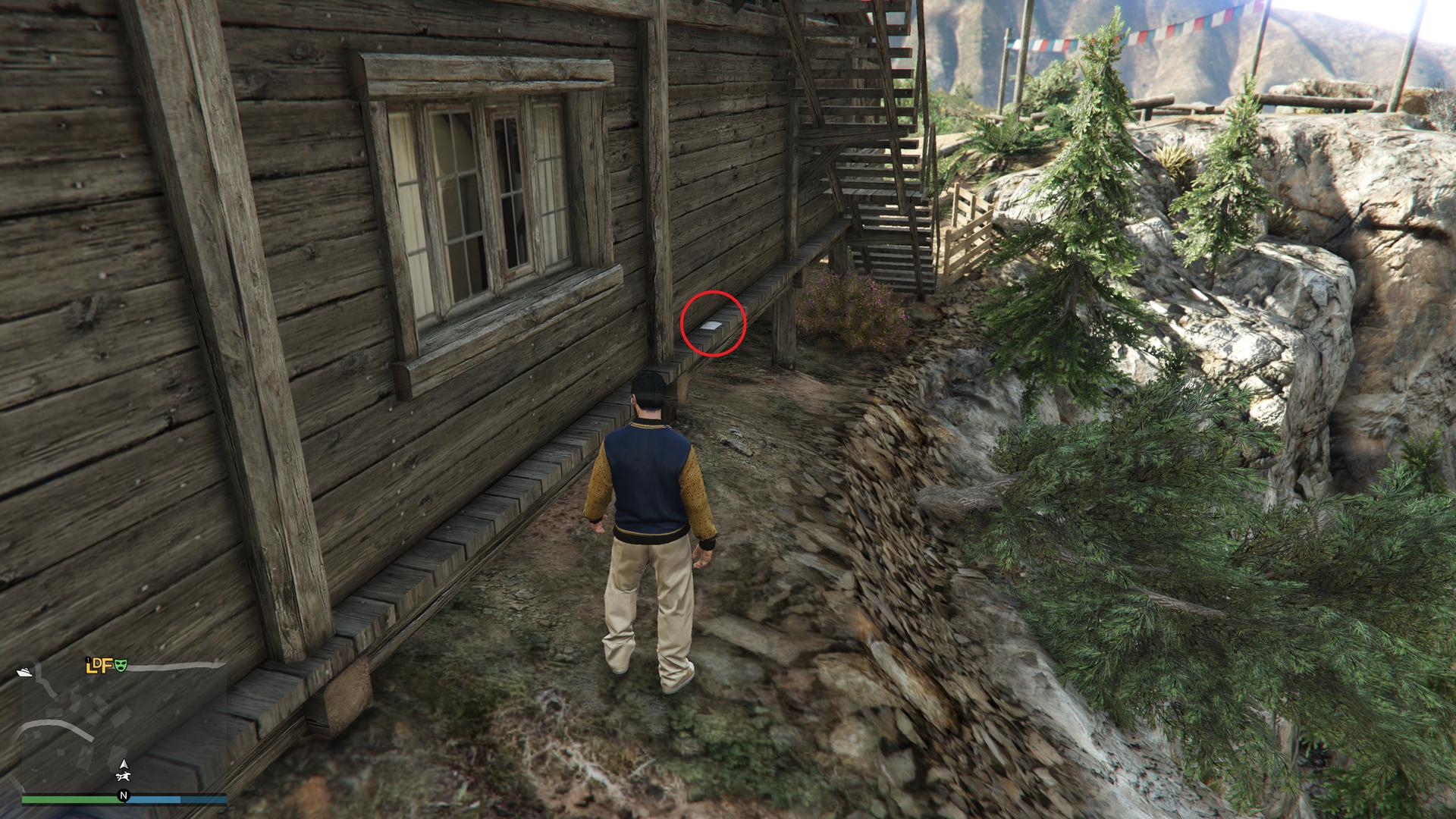The image size is (1456, 819).
Task: Select the white player arrow on the minimap
Action: [122, 762]
